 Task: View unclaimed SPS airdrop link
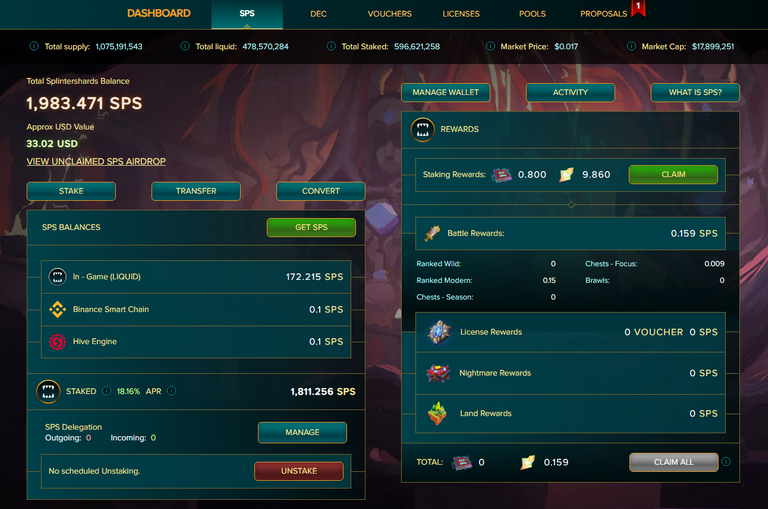click(96, 162)
